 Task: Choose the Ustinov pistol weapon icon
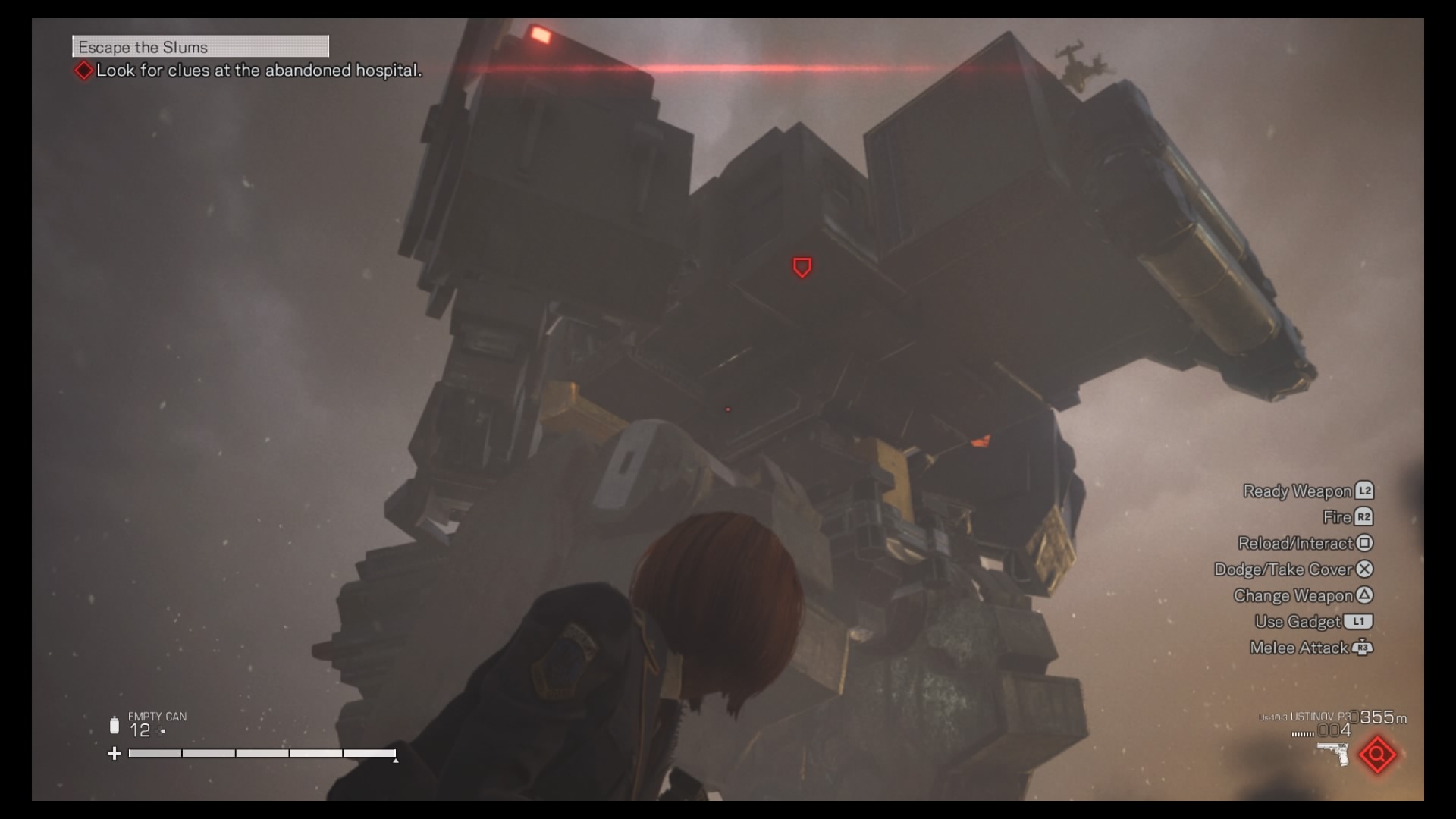[x=1333, y=753]
